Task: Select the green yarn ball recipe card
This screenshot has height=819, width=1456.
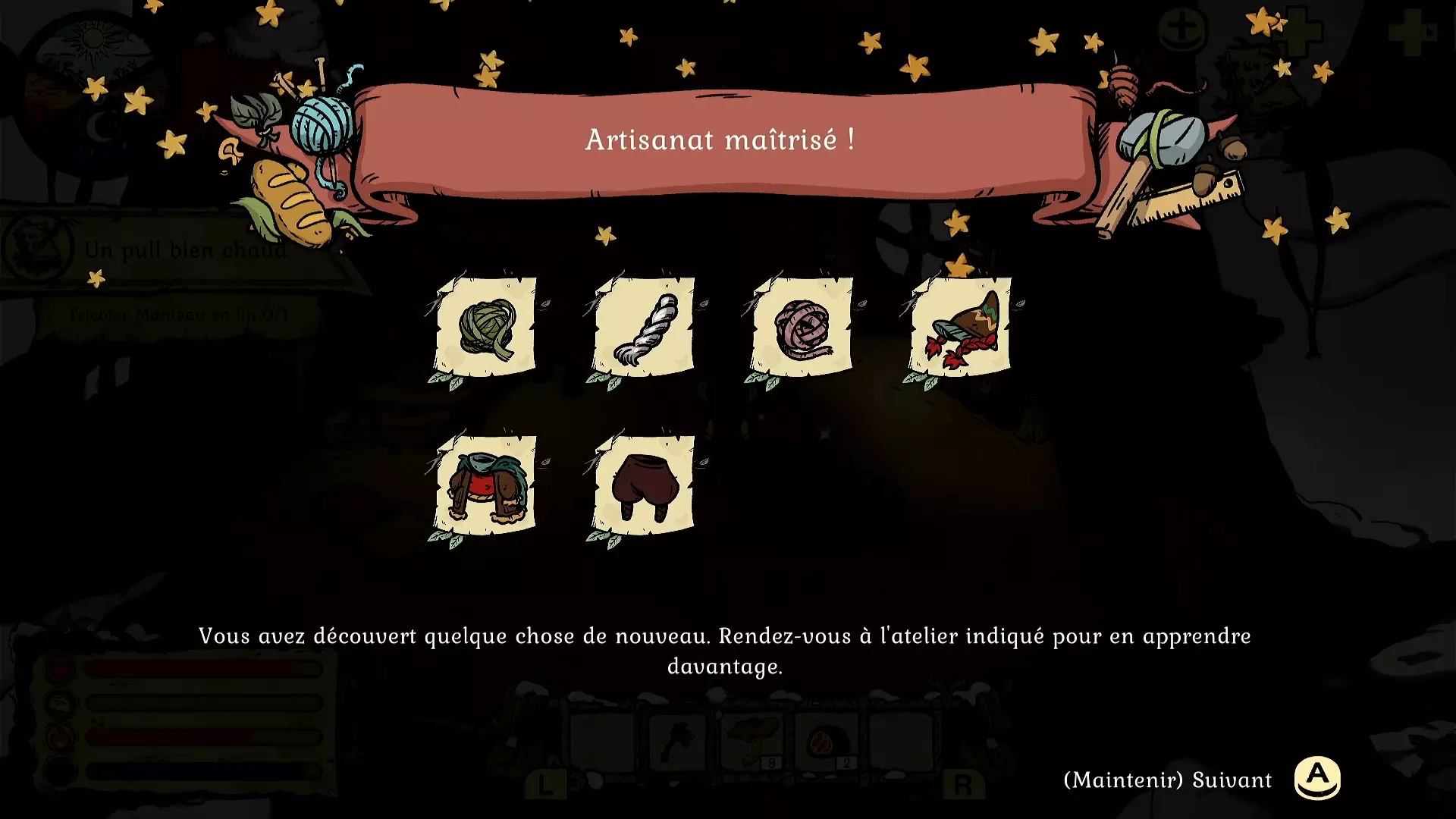Action: pyautogui.click(x=486, y=328)
